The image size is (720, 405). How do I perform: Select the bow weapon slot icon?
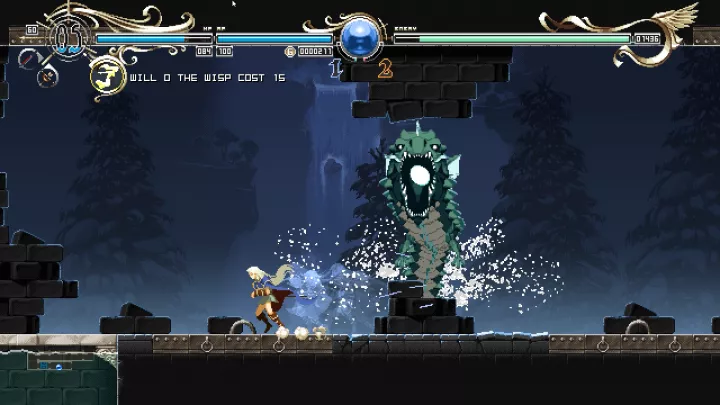point(49,75)
